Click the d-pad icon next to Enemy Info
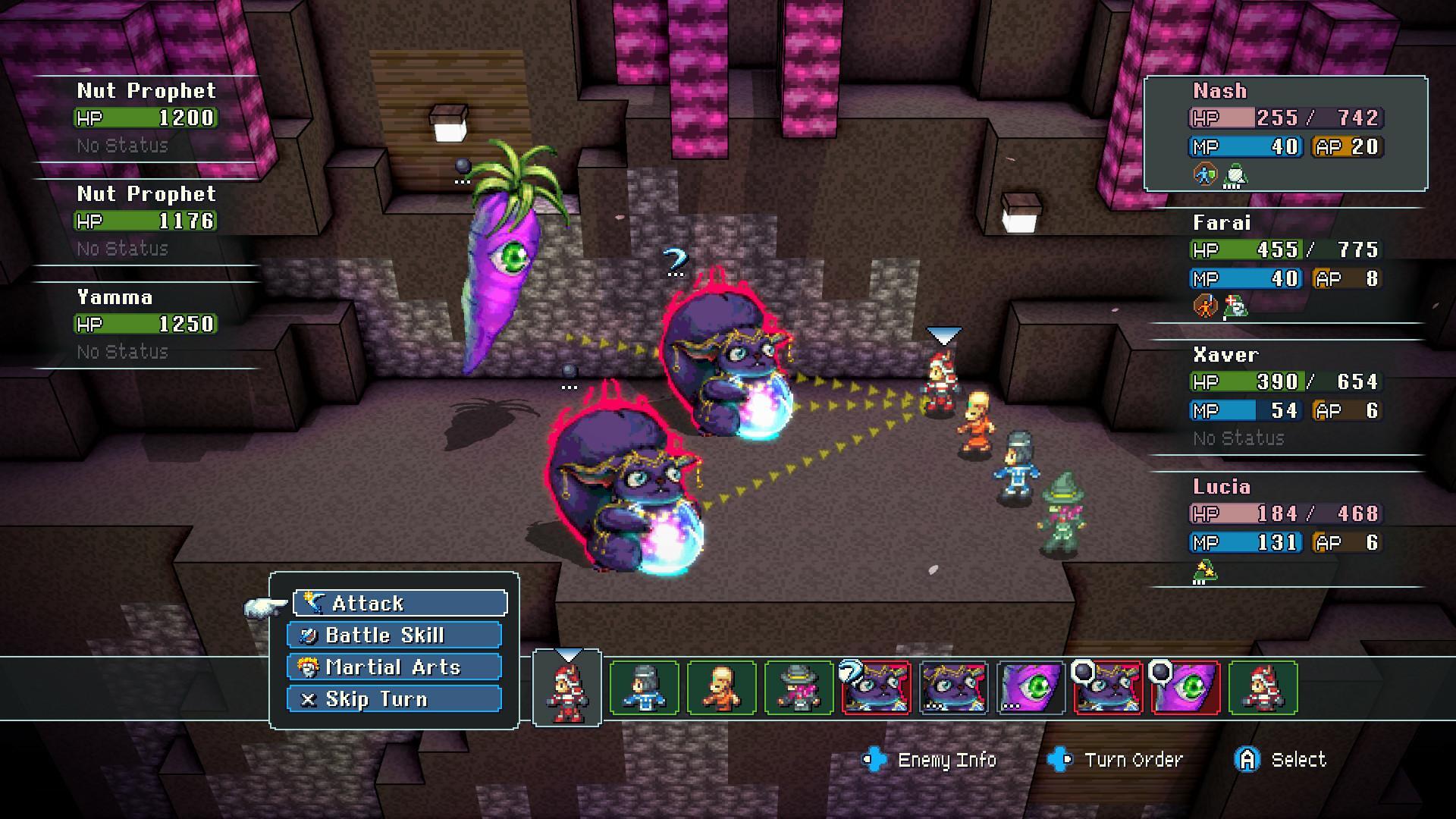The image size is (1456, 819). (876, 759)
